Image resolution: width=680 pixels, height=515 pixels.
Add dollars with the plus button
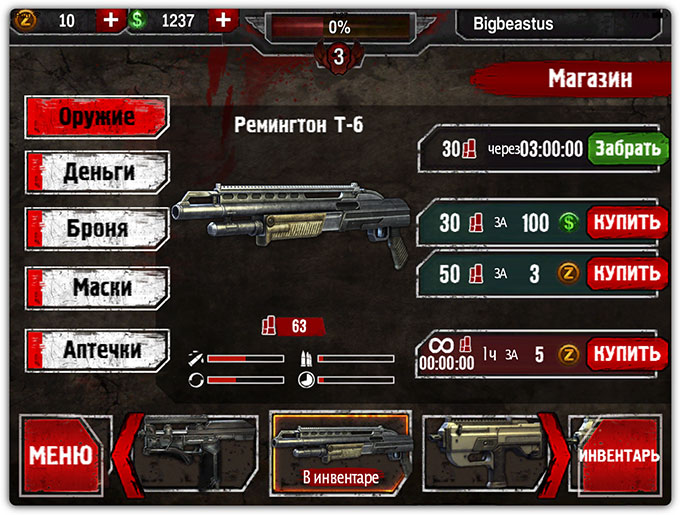click(x=224, y=20)
